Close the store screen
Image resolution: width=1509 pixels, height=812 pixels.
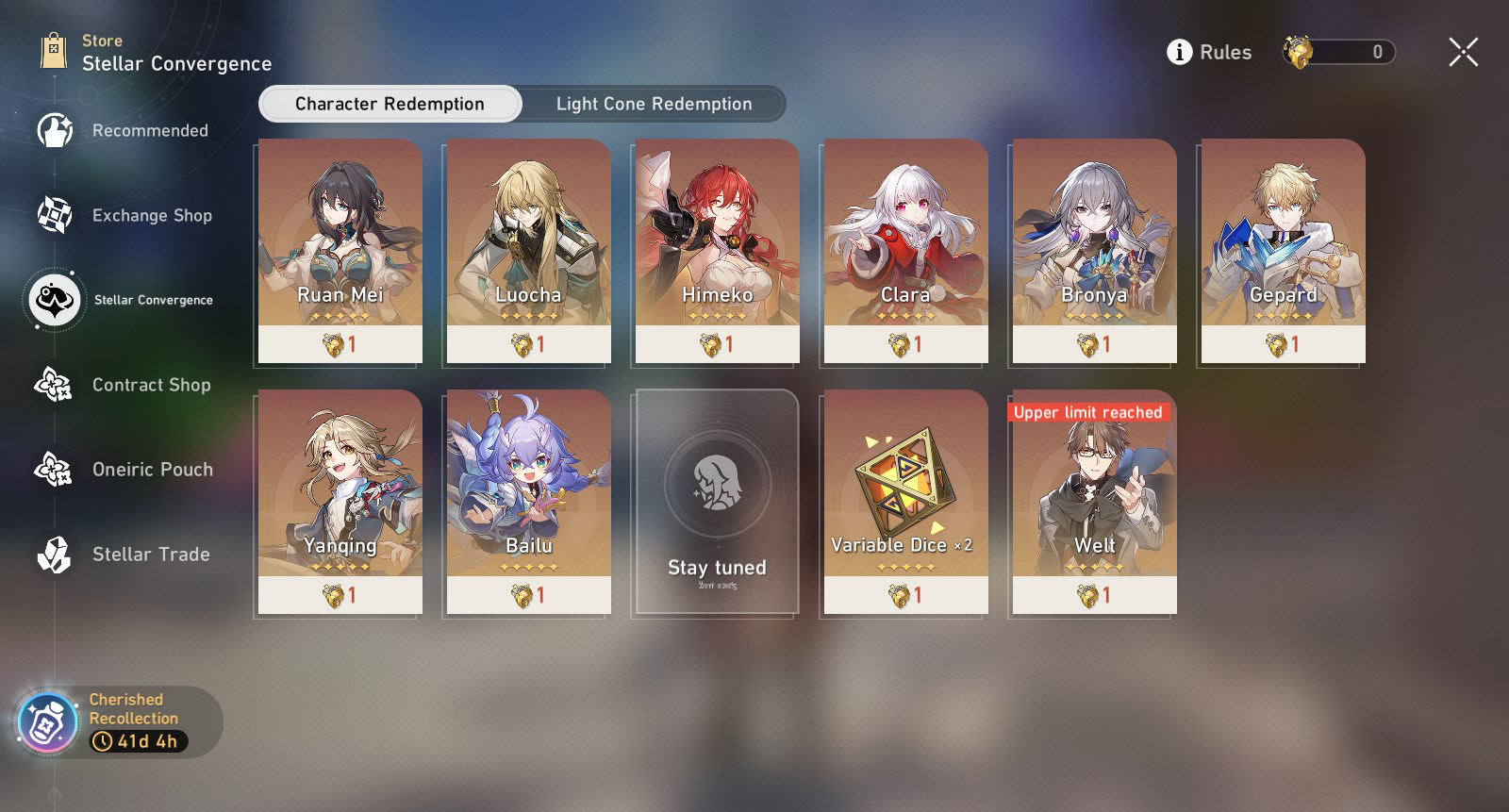(x=1463, y=52)
